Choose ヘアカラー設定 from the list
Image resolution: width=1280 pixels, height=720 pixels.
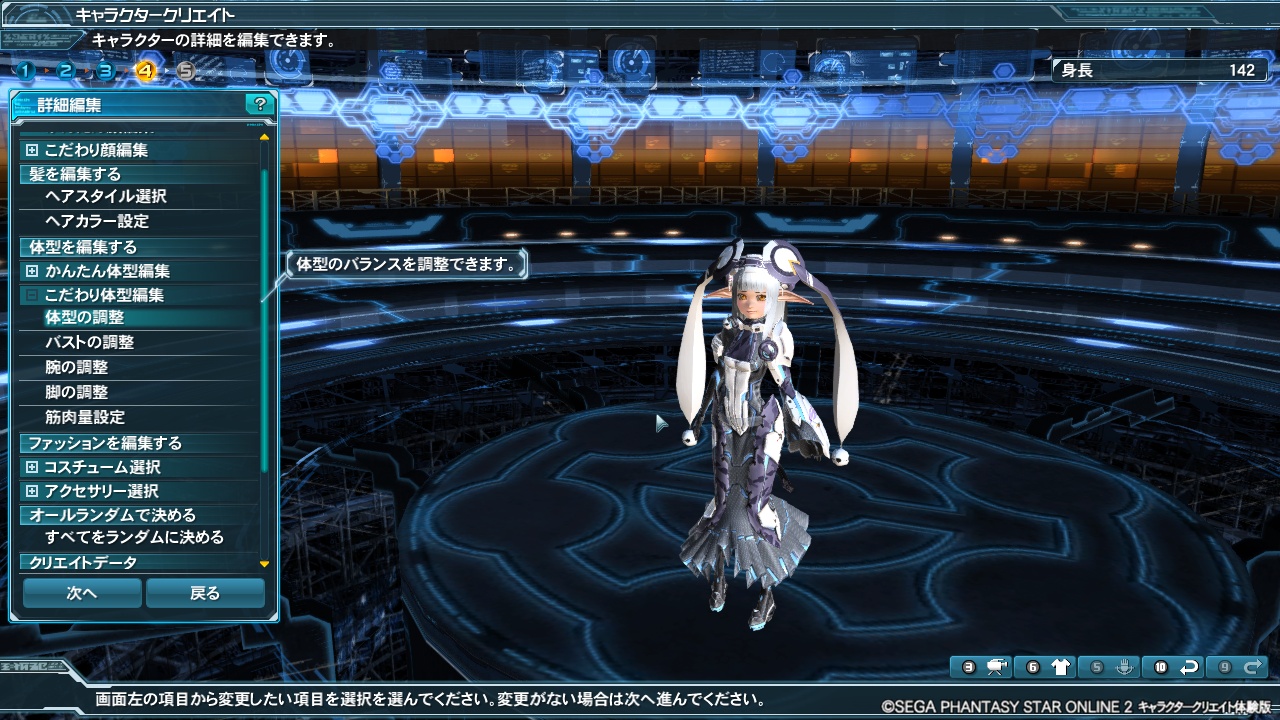[x=97, y=221]
